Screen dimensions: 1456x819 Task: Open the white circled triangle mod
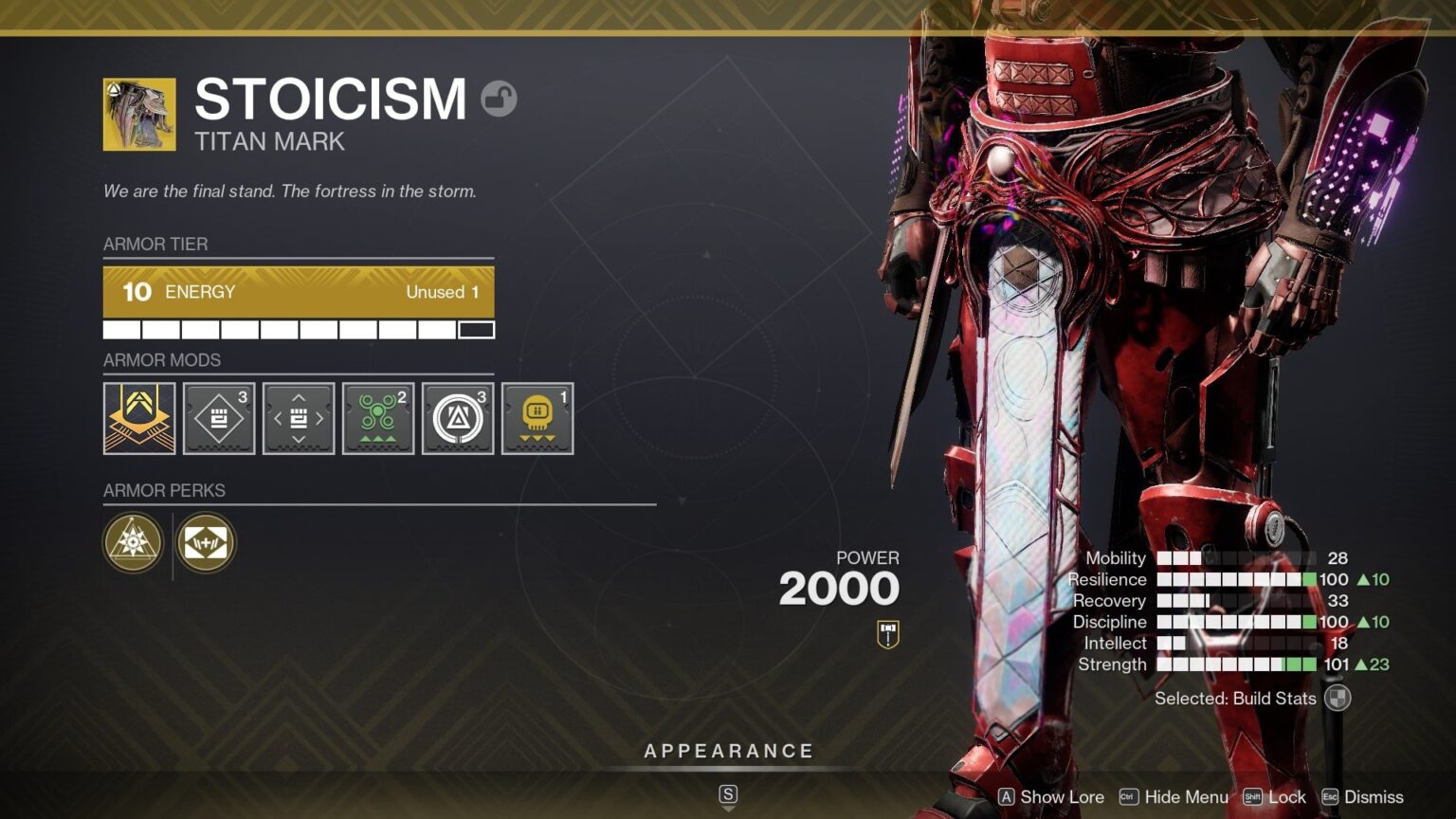tap(458, 418)
